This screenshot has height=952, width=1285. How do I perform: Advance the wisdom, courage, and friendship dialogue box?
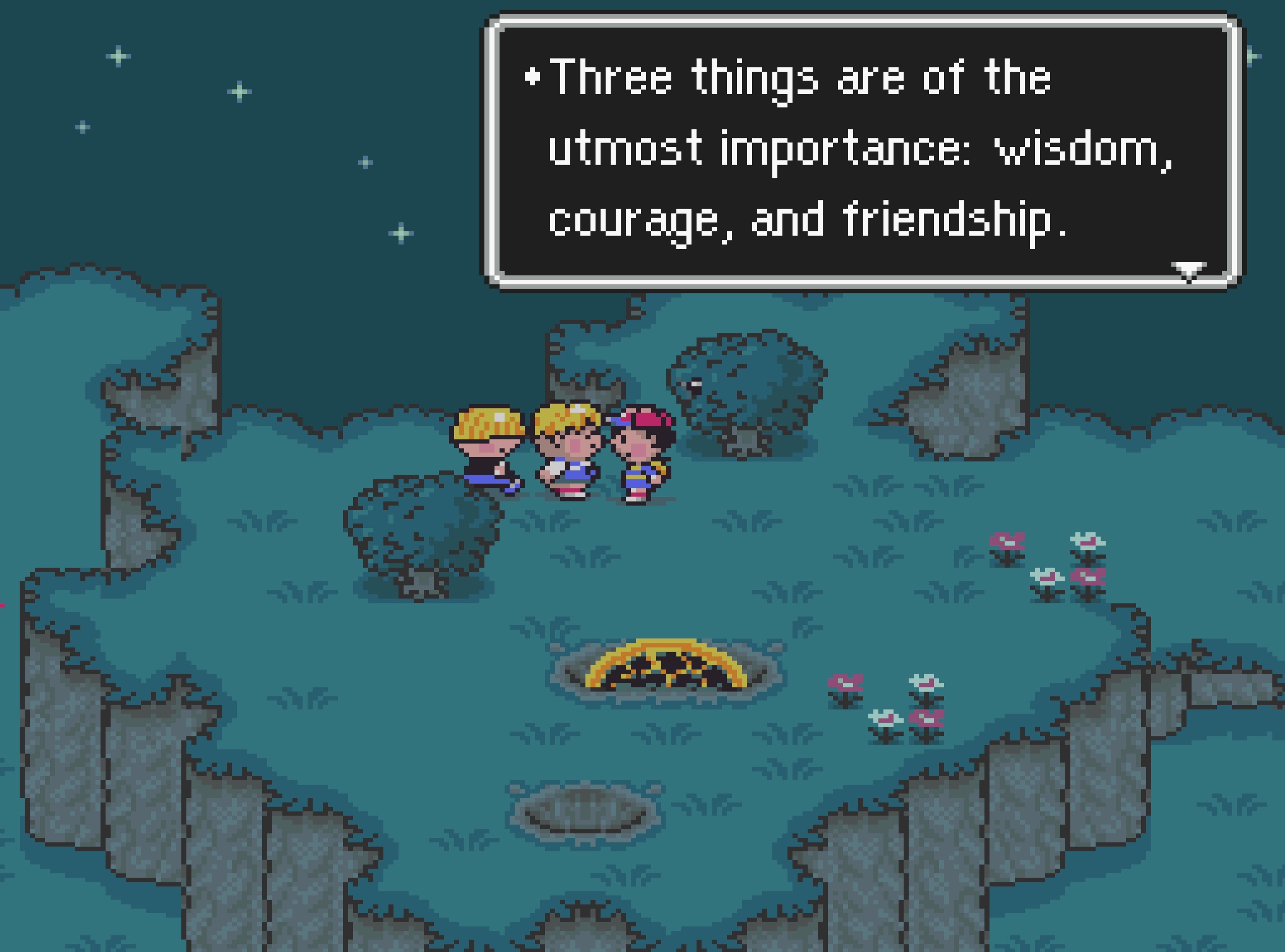[863, 151]
